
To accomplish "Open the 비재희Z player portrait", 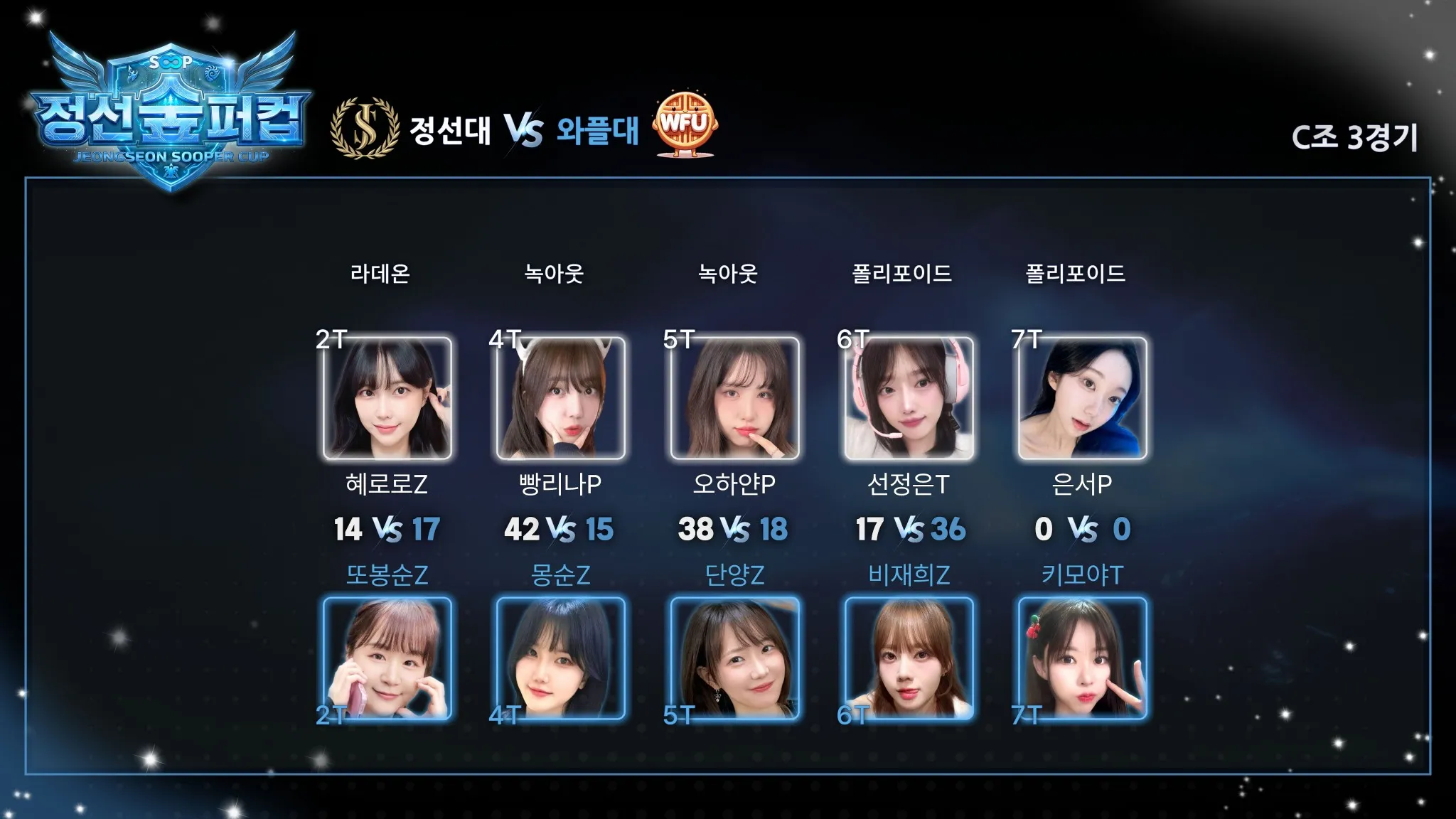I will [x=909, y=658].
